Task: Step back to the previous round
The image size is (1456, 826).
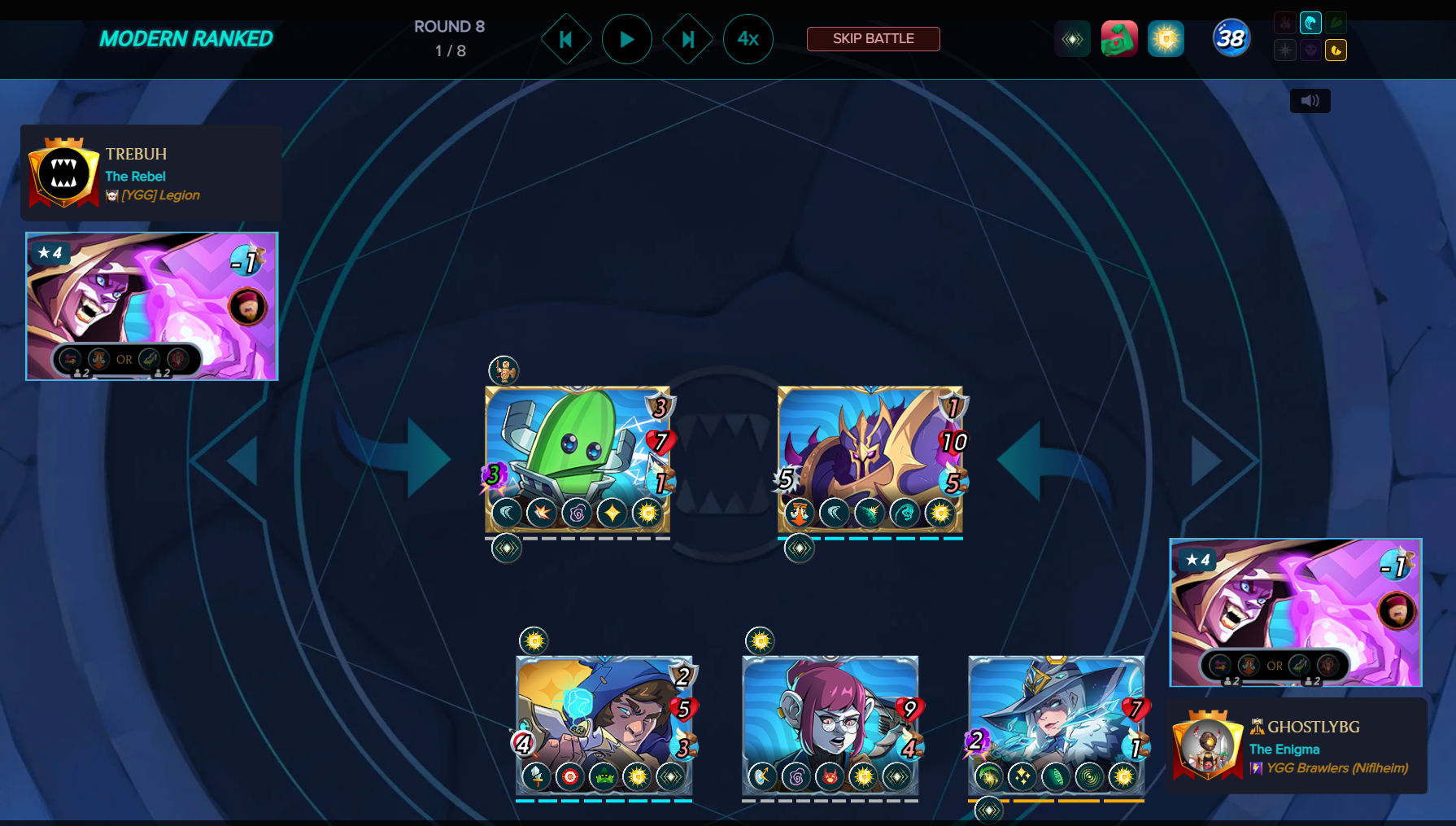Action: pyautogui.click(x=566, y=39)
